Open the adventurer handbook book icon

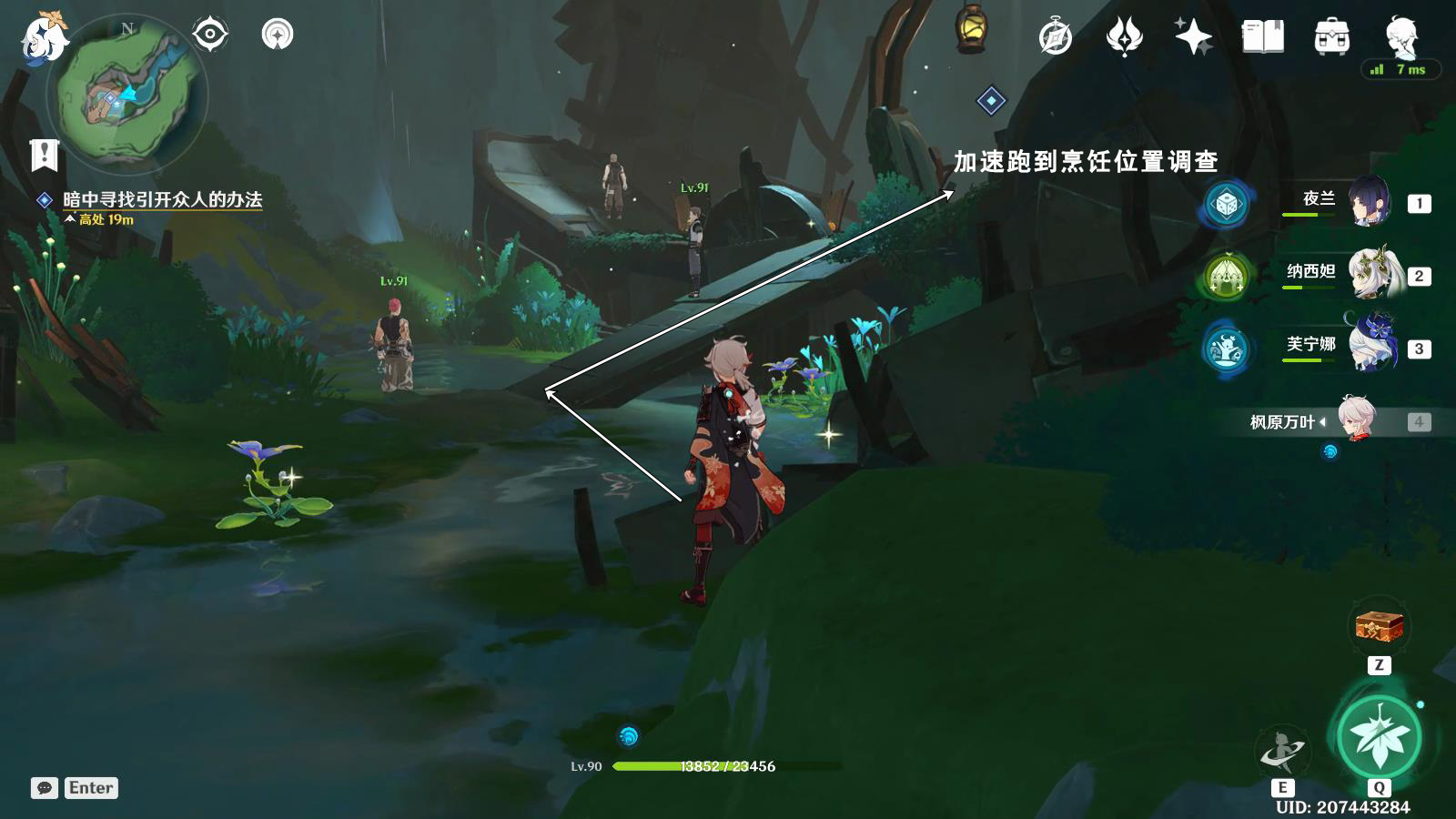point(1262,37)
